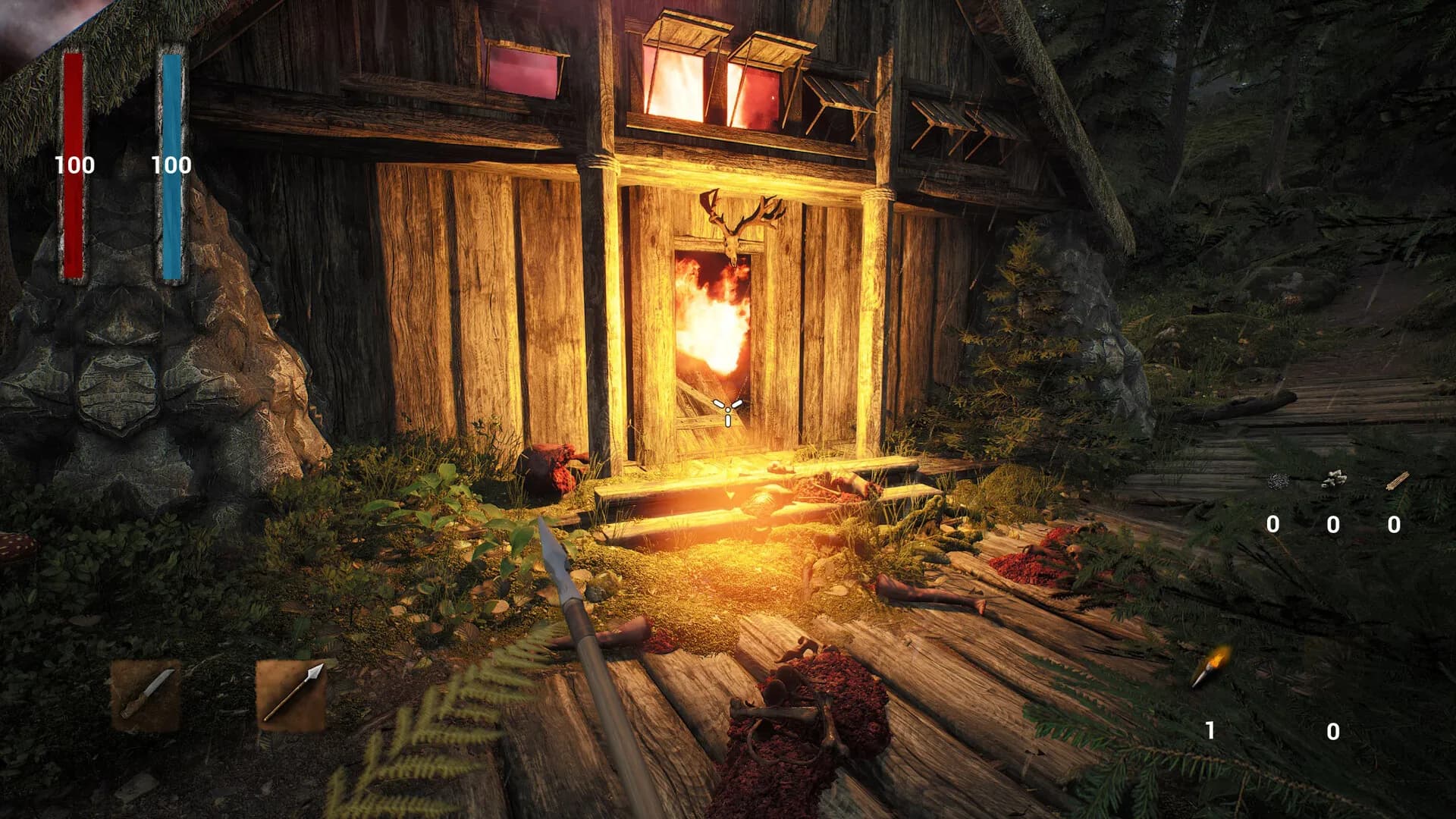Click the 0 counter below the stick icon
Image resolution: width=1456 pixels, height=819 pixels.
click(x=1394, y=523)
